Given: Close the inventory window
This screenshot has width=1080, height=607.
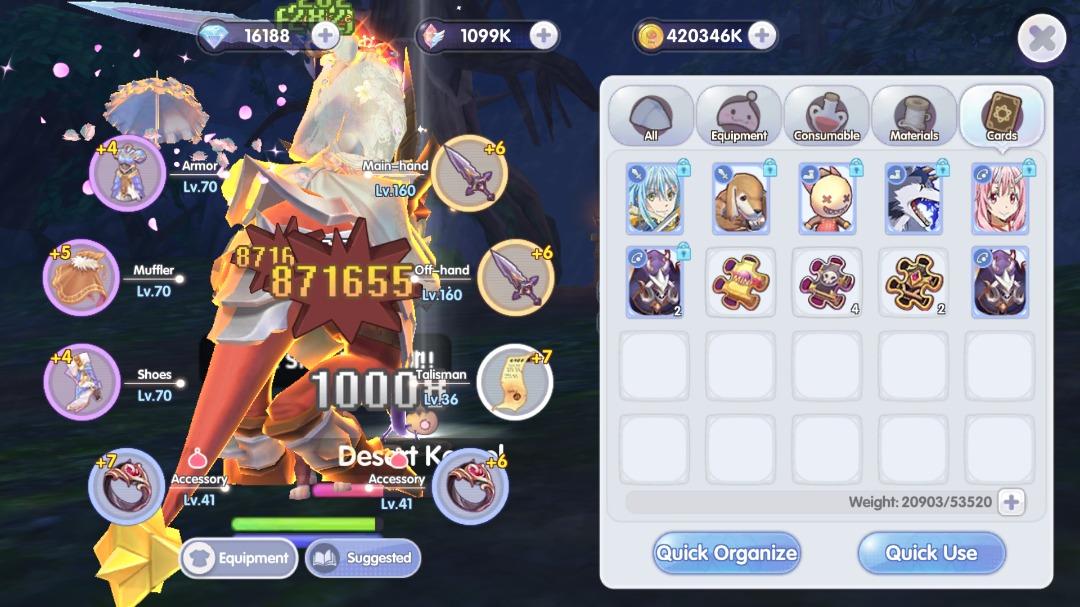Looking at the screenshot, I should (1041, 39).
